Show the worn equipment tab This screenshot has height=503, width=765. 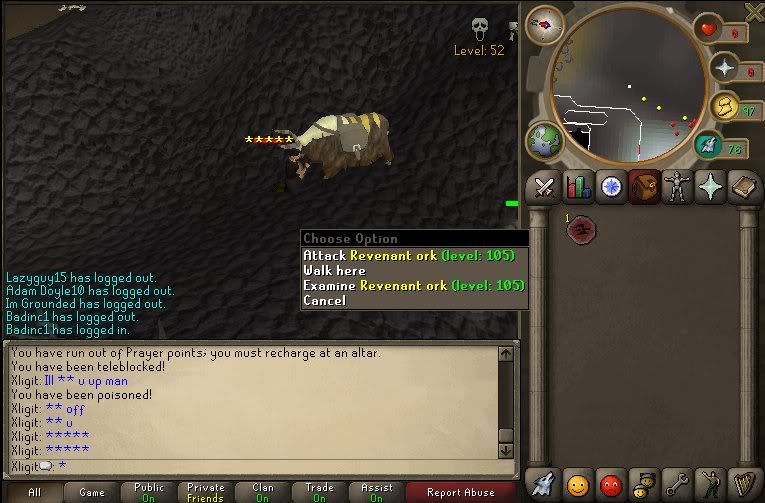point(677,187)
